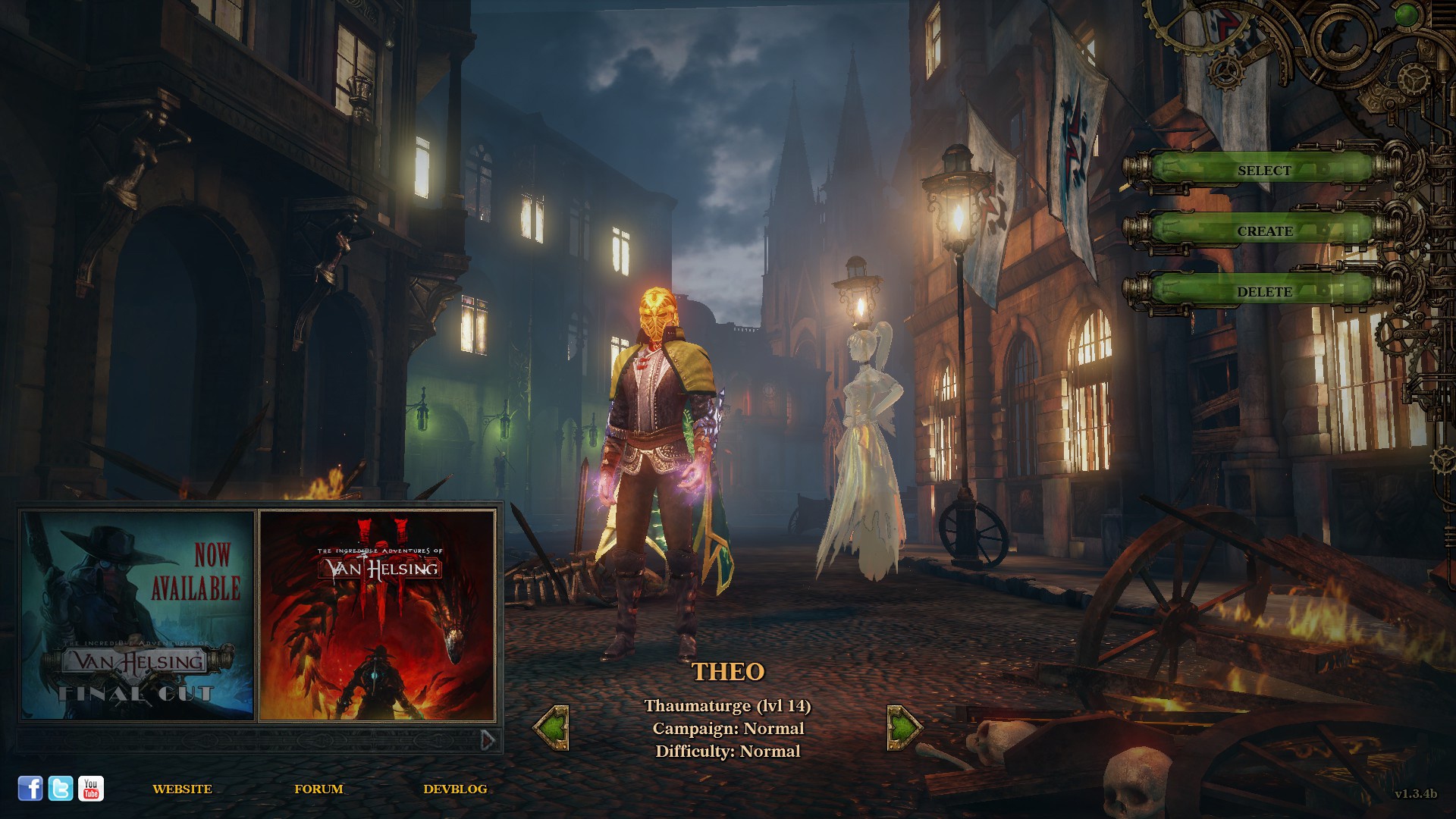Open the Twitter page

(61, 789)
